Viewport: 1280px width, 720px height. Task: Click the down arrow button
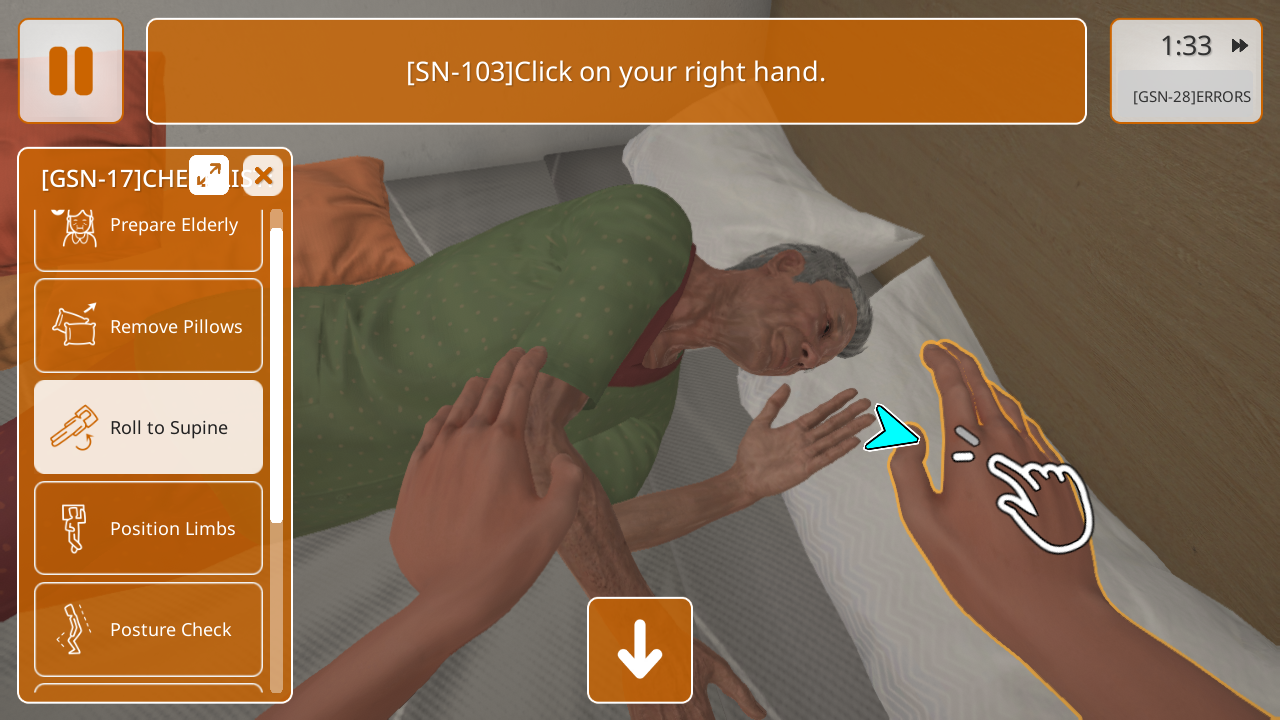(x=640, y=650)
